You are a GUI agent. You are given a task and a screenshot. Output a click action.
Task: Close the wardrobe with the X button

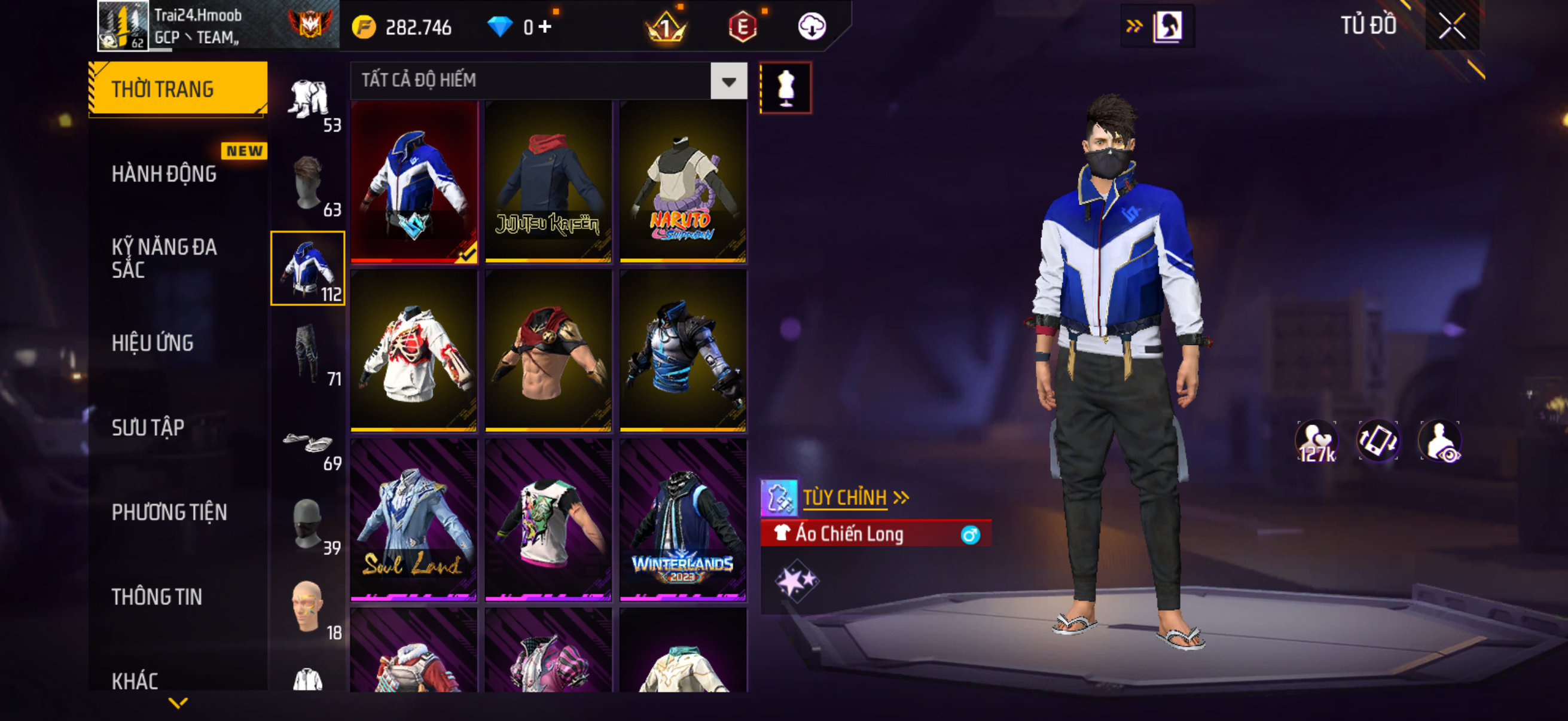coord(1452,27)
